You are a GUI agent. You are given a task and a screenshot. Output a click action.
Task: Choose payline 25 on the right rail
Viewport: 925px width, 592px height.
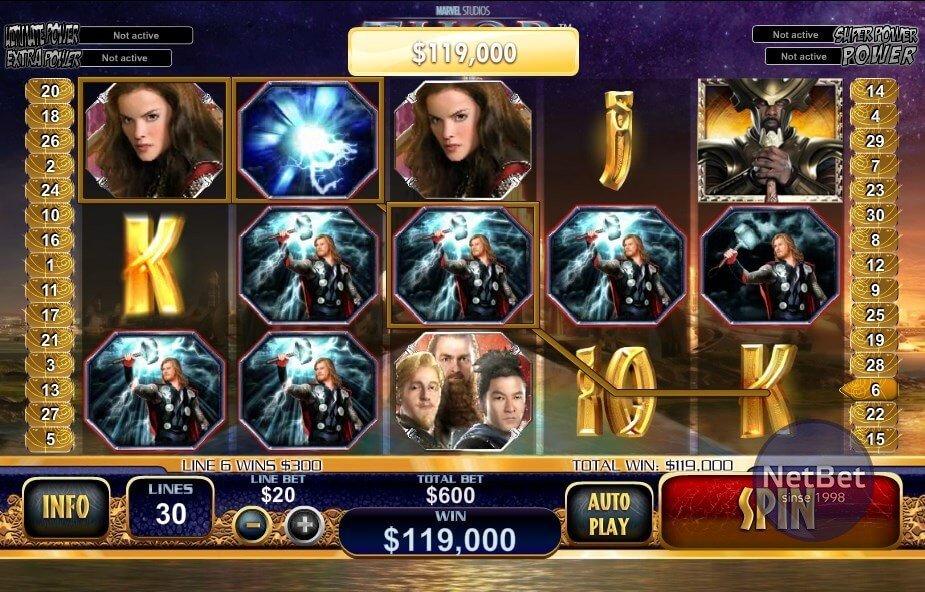click(x=876, y=315)
